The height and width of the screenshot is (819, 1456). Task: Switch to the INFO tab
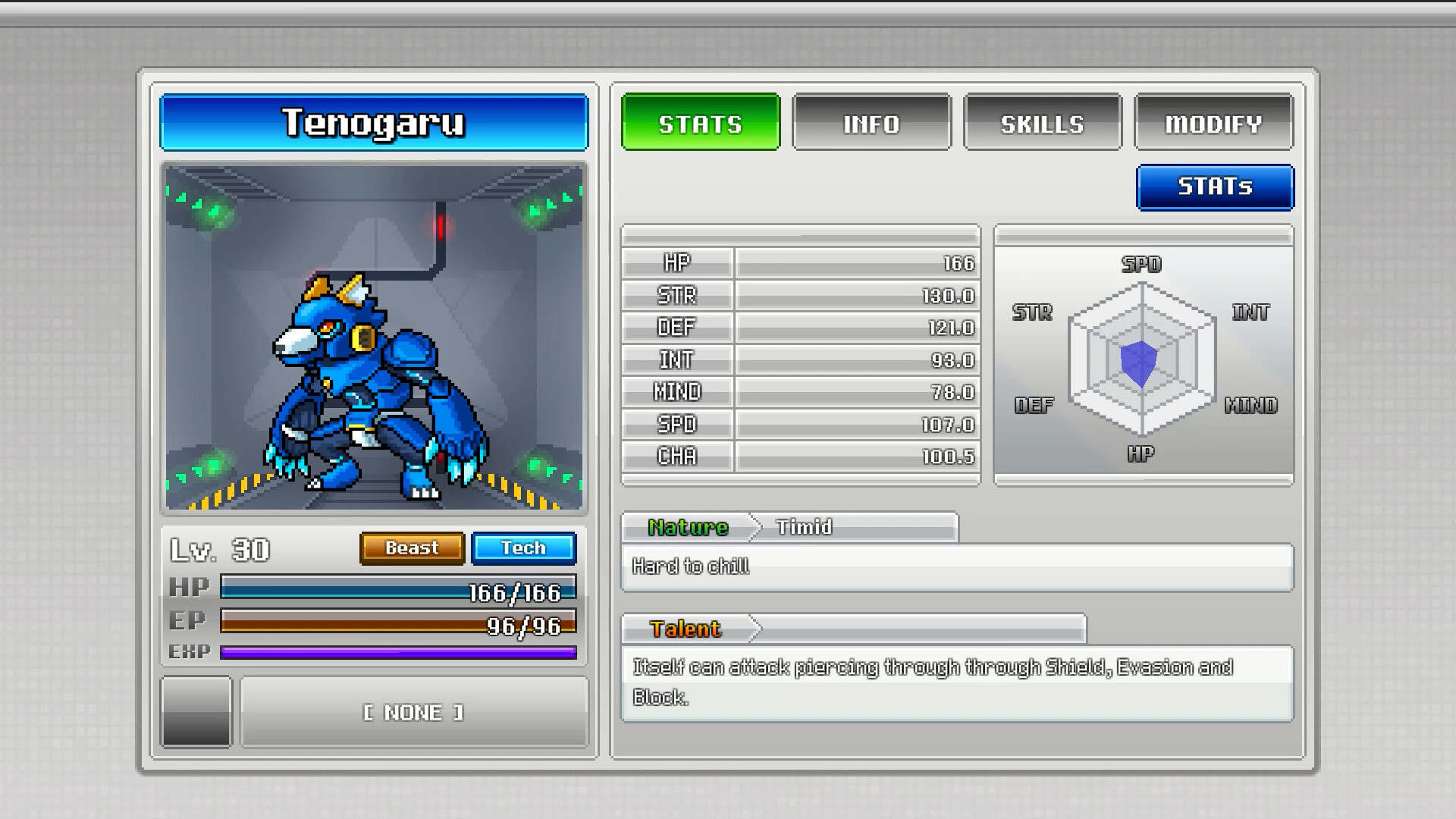871,123
